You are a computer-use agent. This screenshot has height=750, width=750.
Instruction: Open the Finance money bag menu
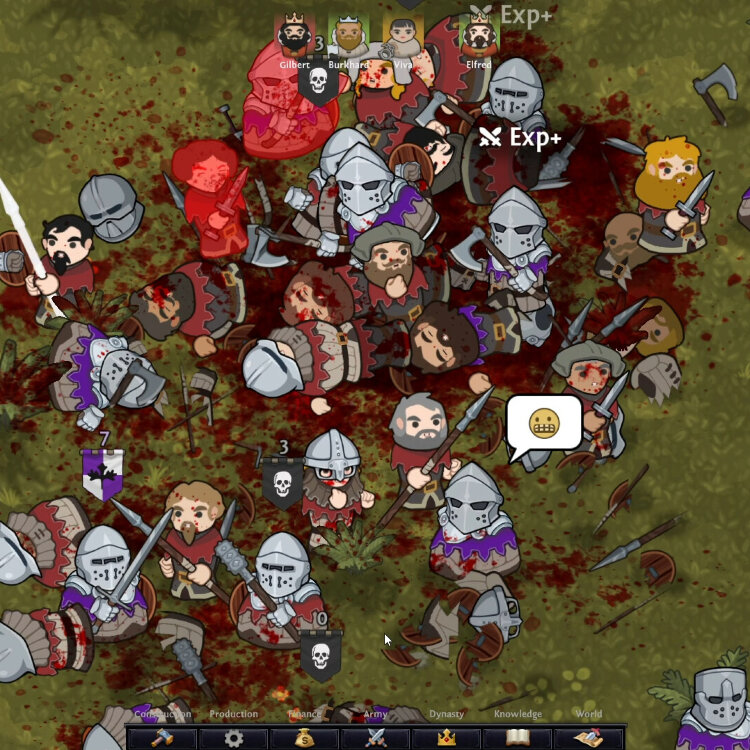click(x=304, y=738)
